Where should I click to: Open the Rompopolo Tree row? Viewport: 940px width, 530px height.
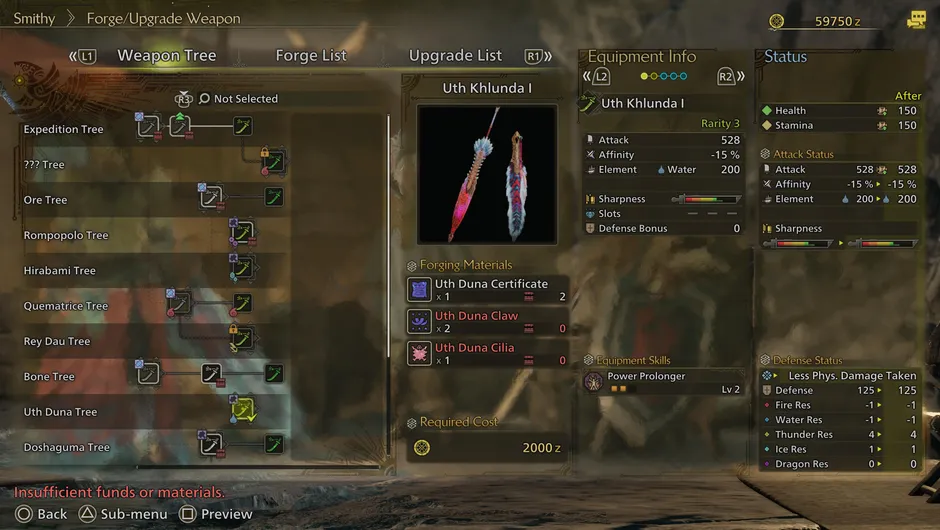click(66, 236)
